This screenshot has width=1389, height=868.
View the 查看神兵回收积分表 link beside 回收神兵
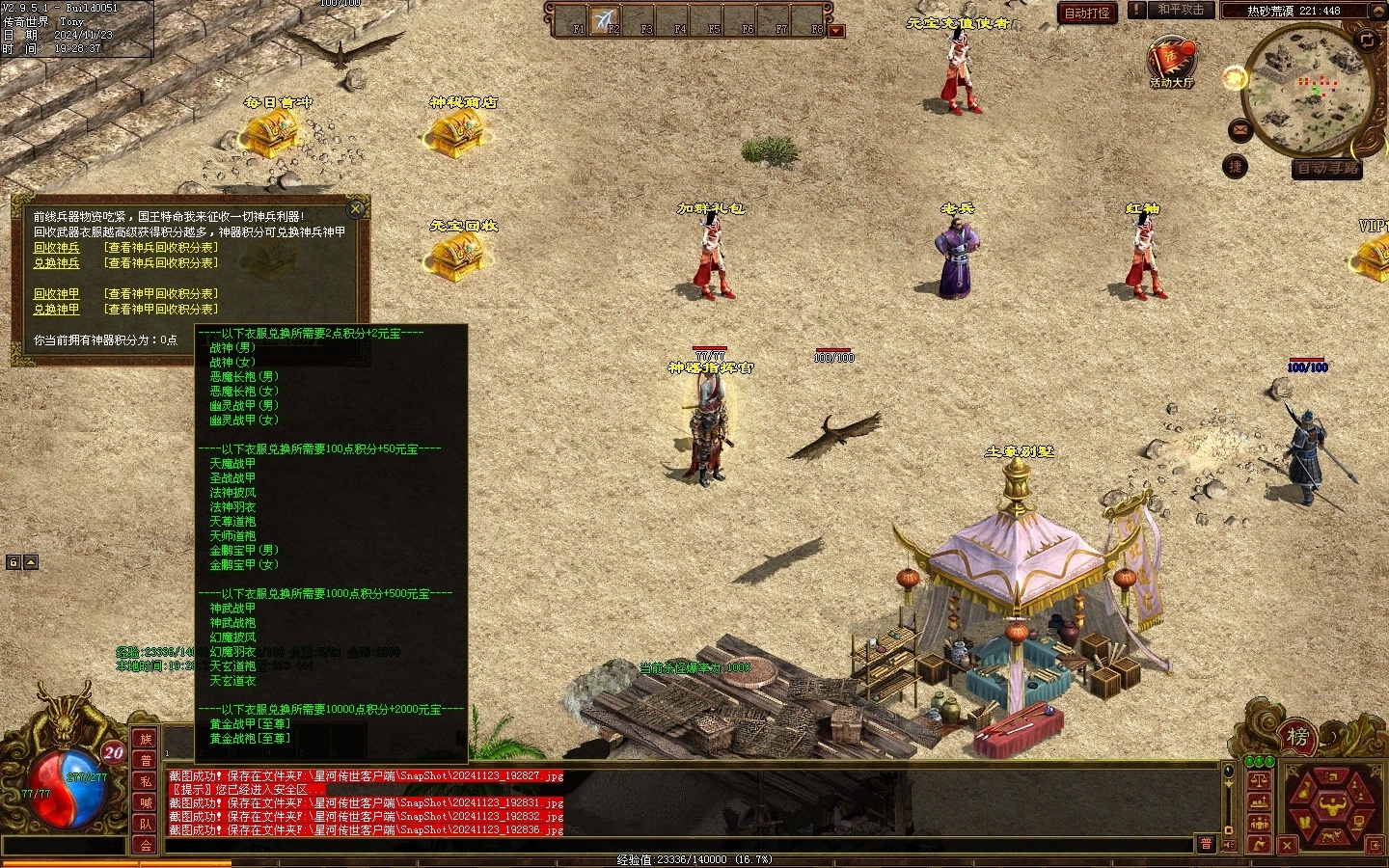161,248
